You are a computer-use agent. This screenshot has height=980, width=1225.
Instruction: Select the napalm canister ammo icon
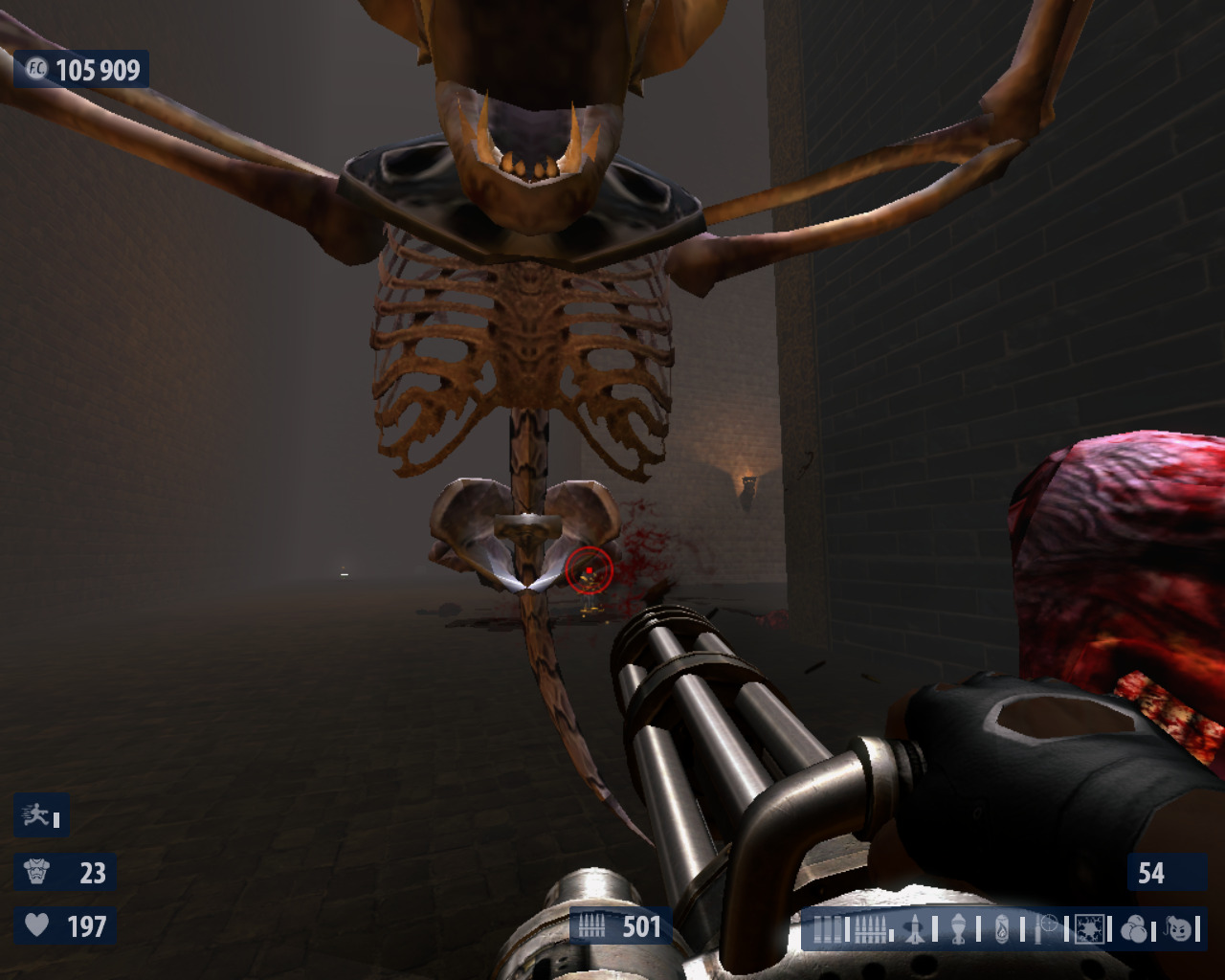[1001, 929]
